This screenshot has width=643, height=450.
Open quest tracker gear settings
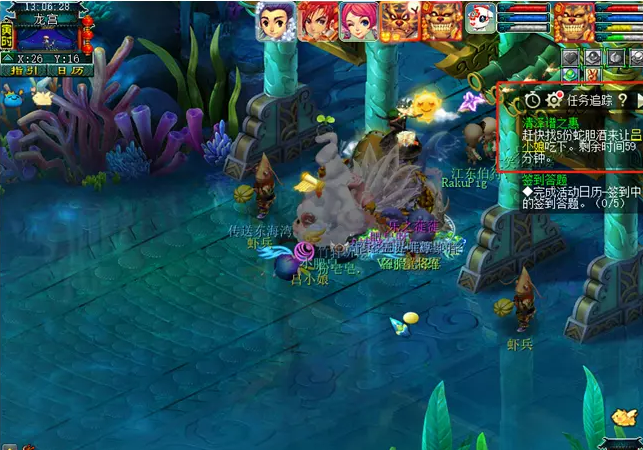pos(553,99)
